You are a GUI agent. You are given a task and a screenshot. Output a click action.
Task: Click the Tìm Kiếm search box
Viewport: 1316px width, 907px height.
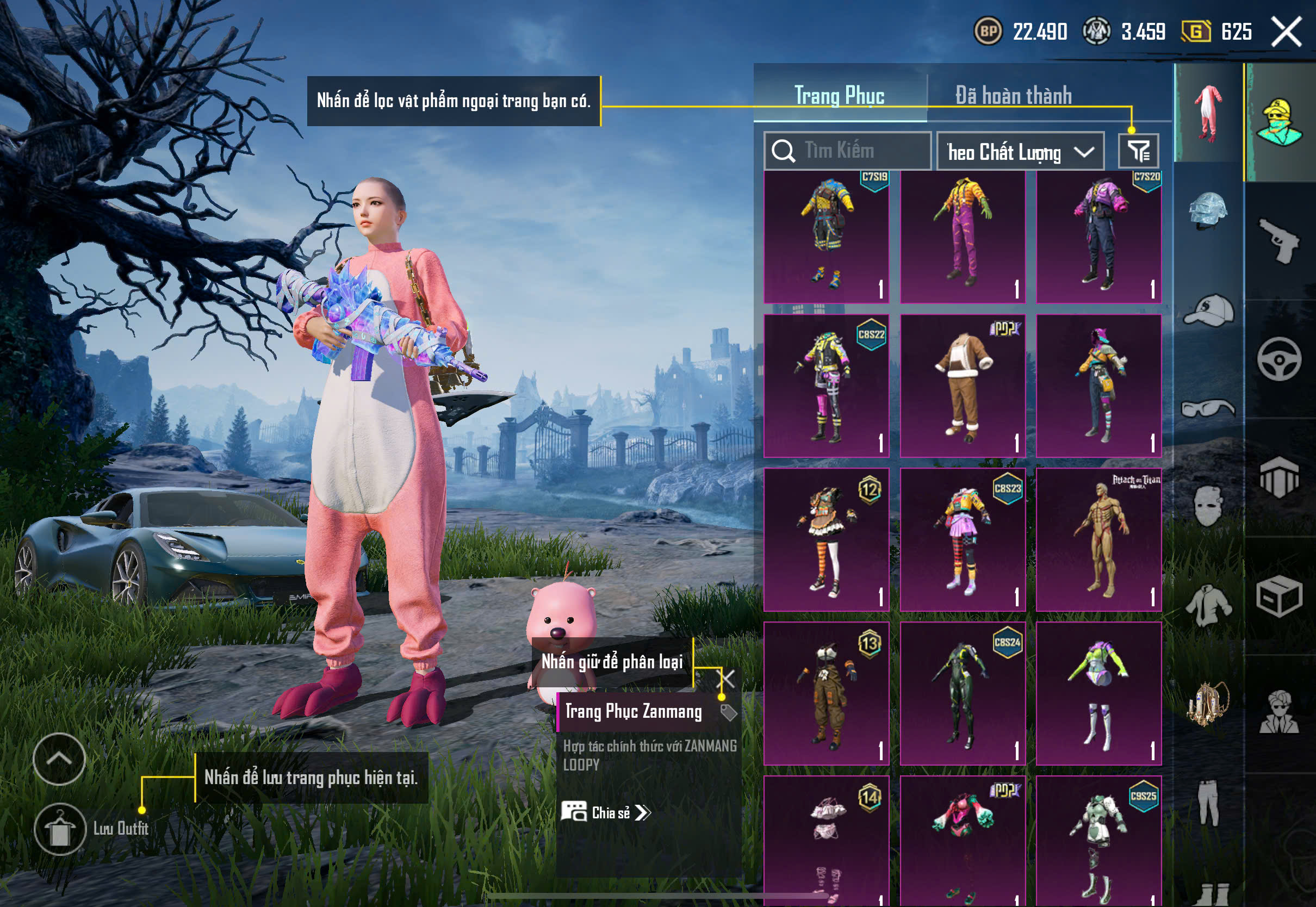click(x=848, y=151)
